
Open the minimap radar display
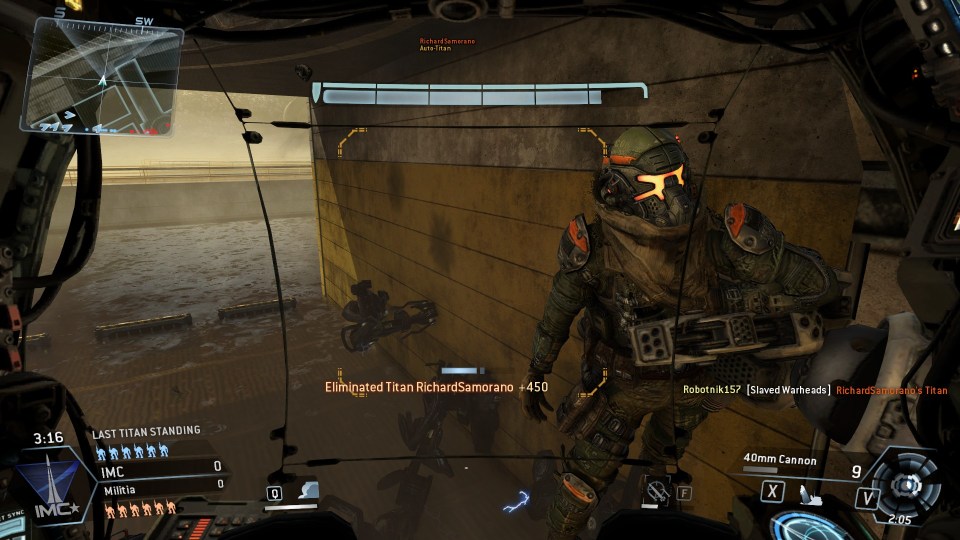pyautogui.click(x=103, y=76)
